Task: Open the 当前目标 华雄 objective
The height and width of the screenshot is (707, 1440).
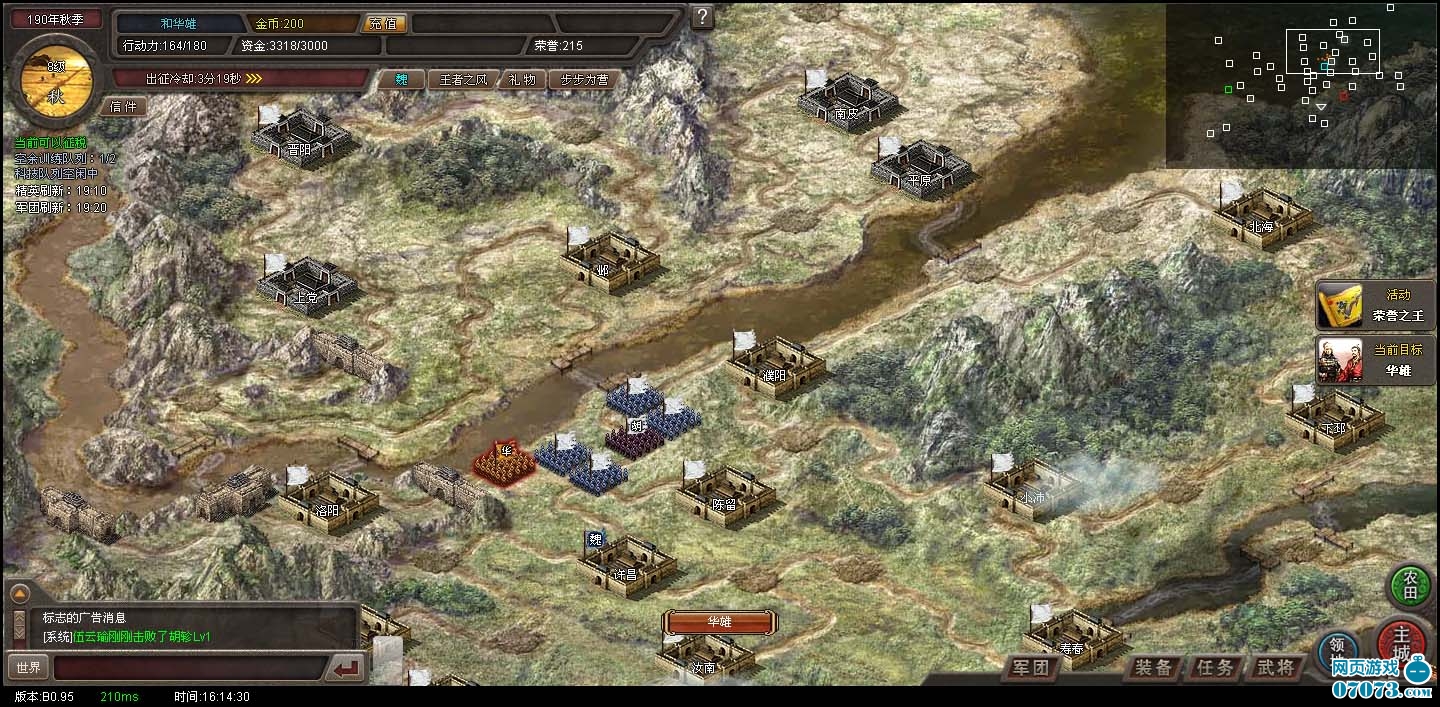Action: tap(1375, 360)
